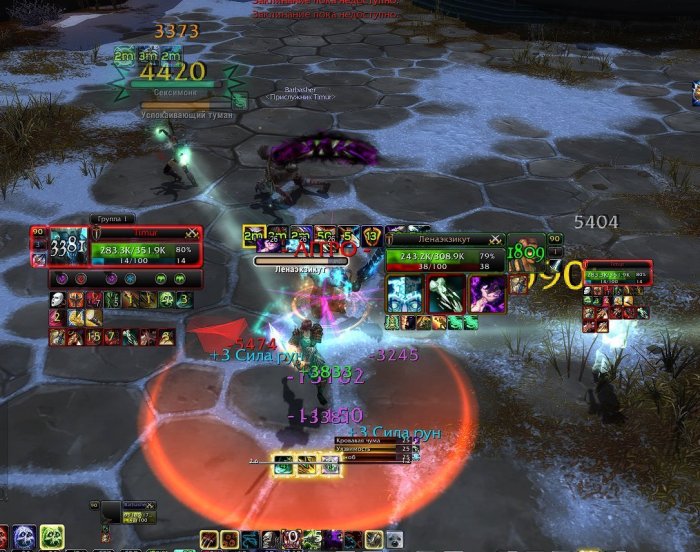Click the Кровавая чума timer bar
This screenshot has width=700, height=552.
(x=377, y=441)
